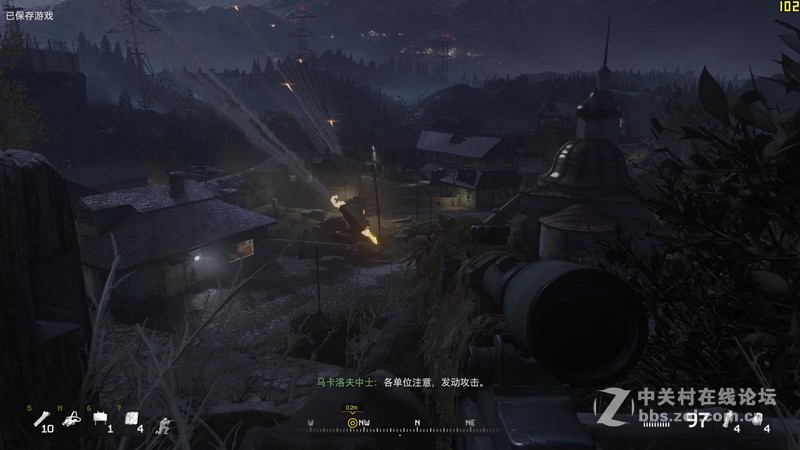Click the yellow objective marker on compass
This screenshot has height=450, width=800.
tap(352, 423)
